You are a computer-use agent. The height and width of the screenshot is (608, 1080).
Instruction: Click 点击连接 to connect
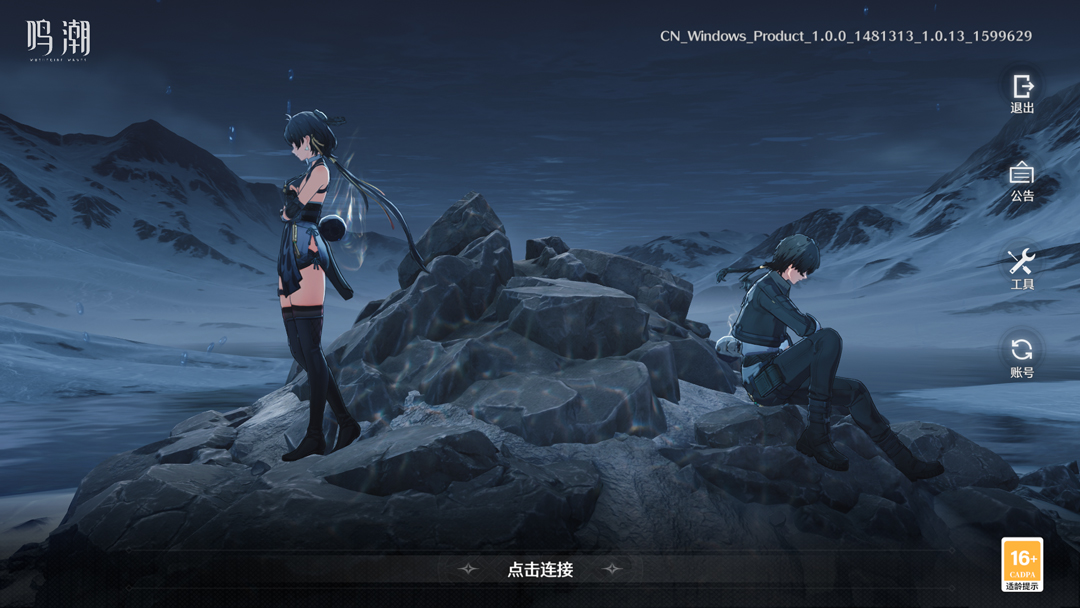pos(540,569)
